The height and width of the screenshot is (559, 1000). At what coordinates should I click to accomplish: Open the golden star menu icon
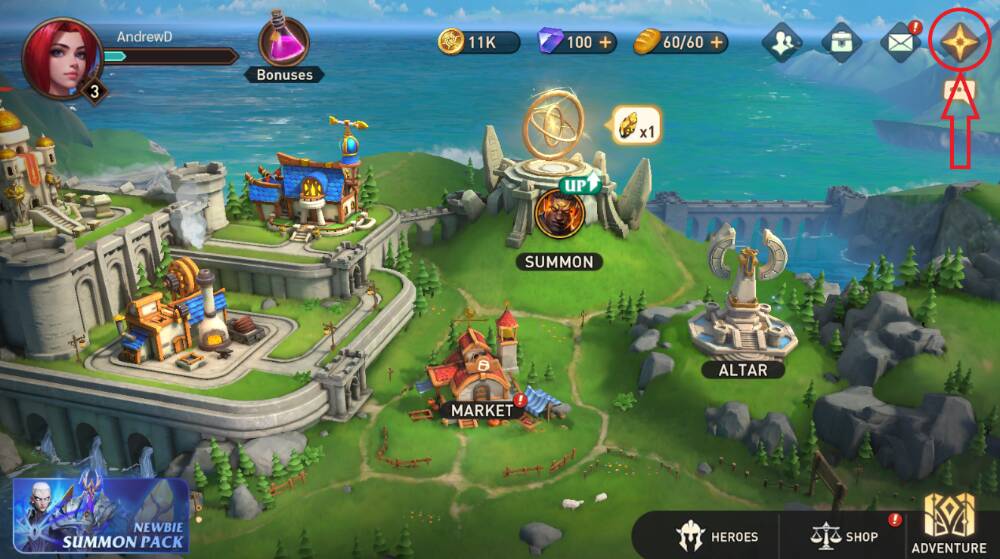(x=959, y=42)
